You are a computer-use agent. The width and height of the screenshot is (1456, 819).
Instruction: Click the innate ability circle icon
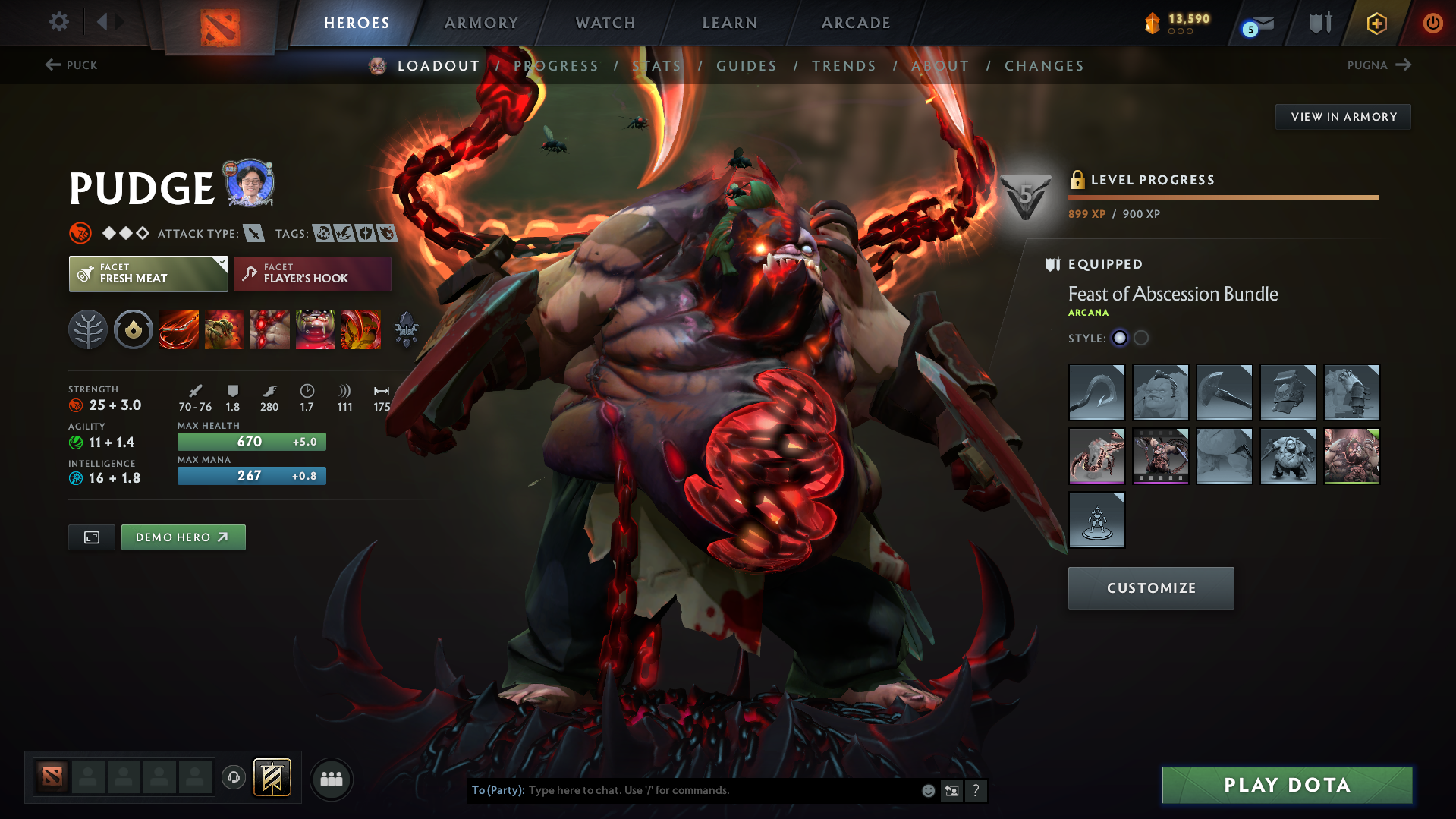tap(134, 329)
